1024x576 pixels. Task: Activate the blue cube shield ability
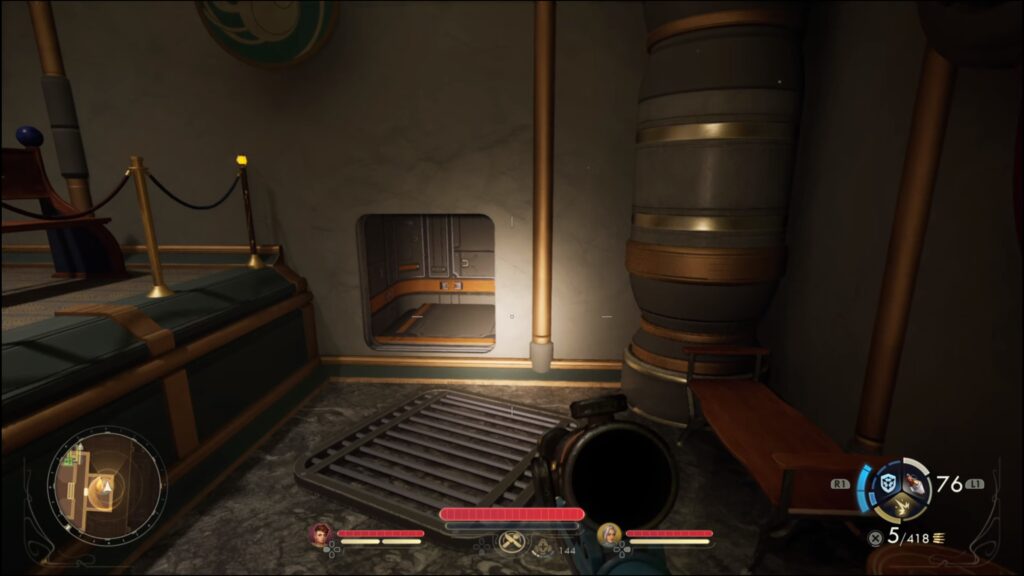point(887,483)
